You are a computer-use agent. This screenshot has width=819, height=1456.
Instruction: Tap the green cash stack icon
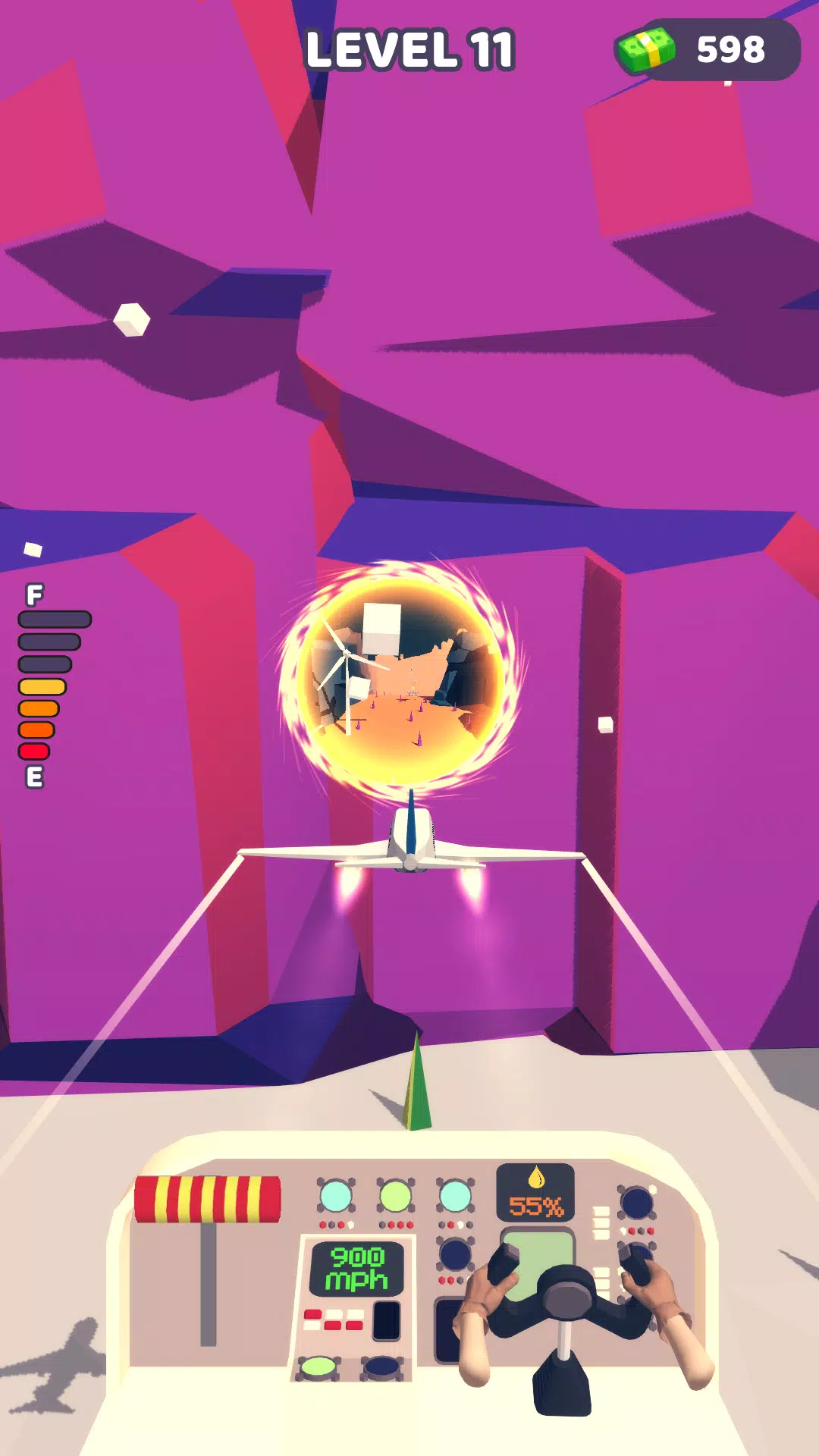645,50
